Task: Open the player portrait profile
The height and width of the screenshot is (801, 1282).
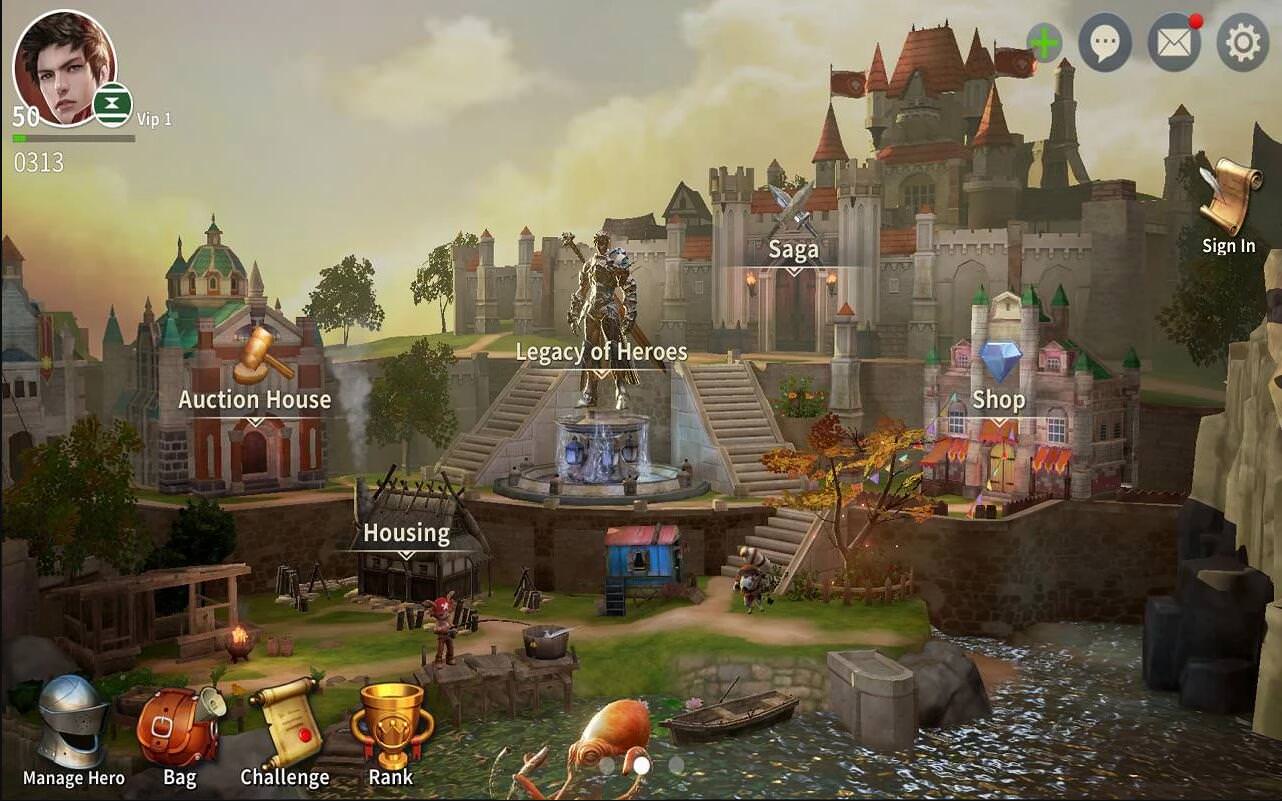Action: coord(63,67)
